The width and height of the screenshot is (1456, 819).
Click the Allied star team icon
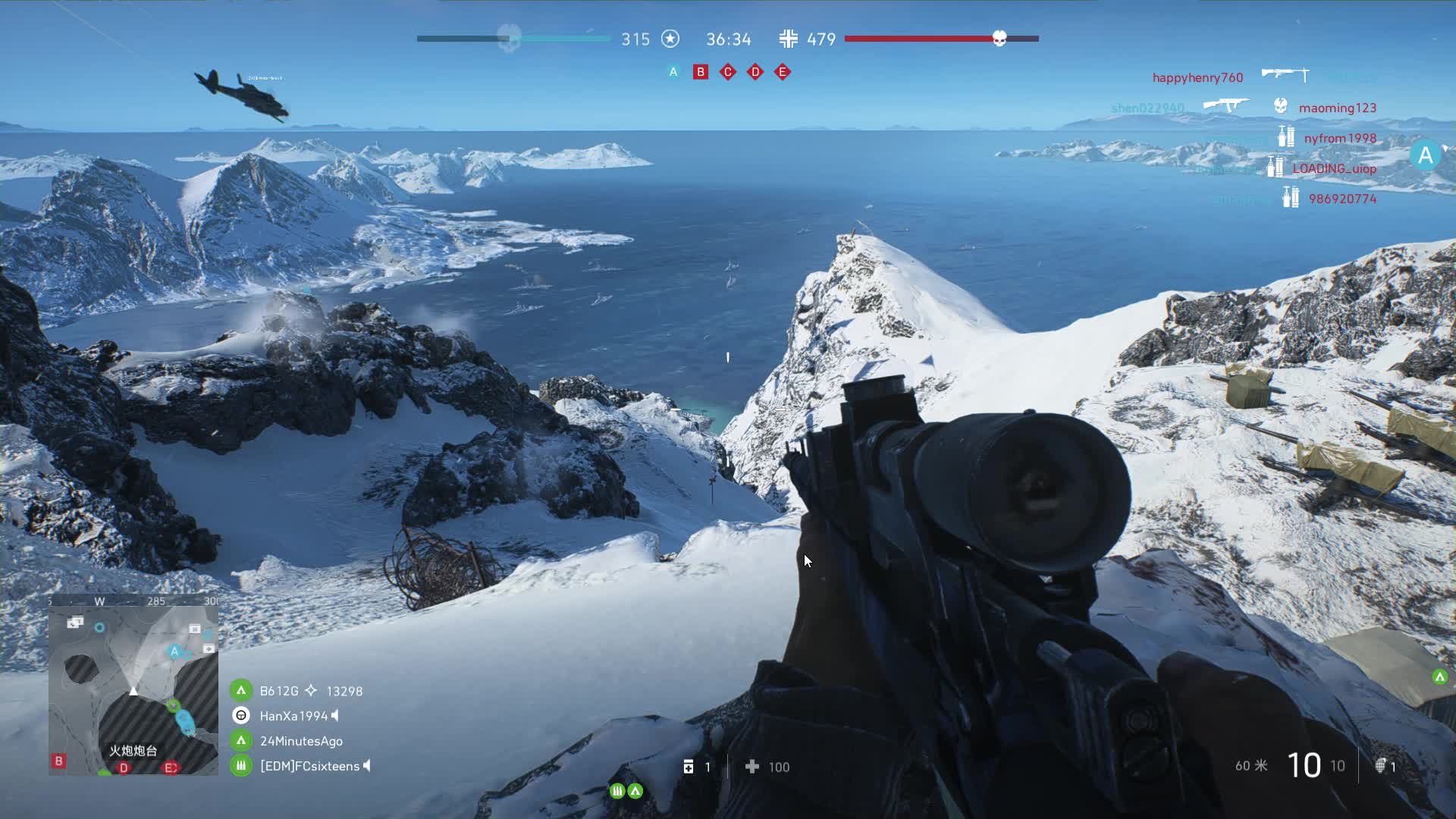(x=670, y=39)
